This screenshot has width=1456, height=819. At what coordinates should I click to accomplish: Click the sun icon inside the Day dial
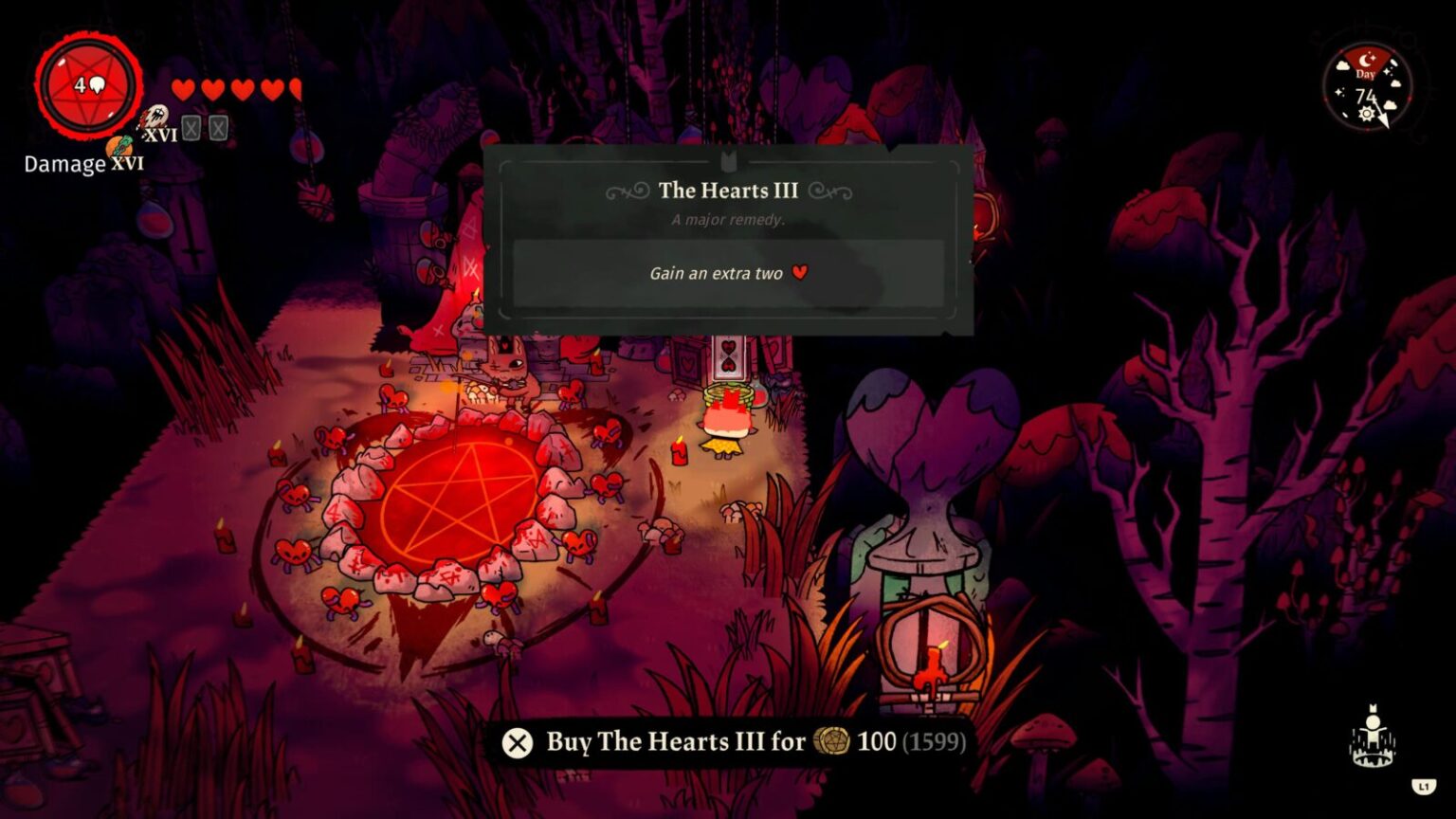[x=1367, y=112]
